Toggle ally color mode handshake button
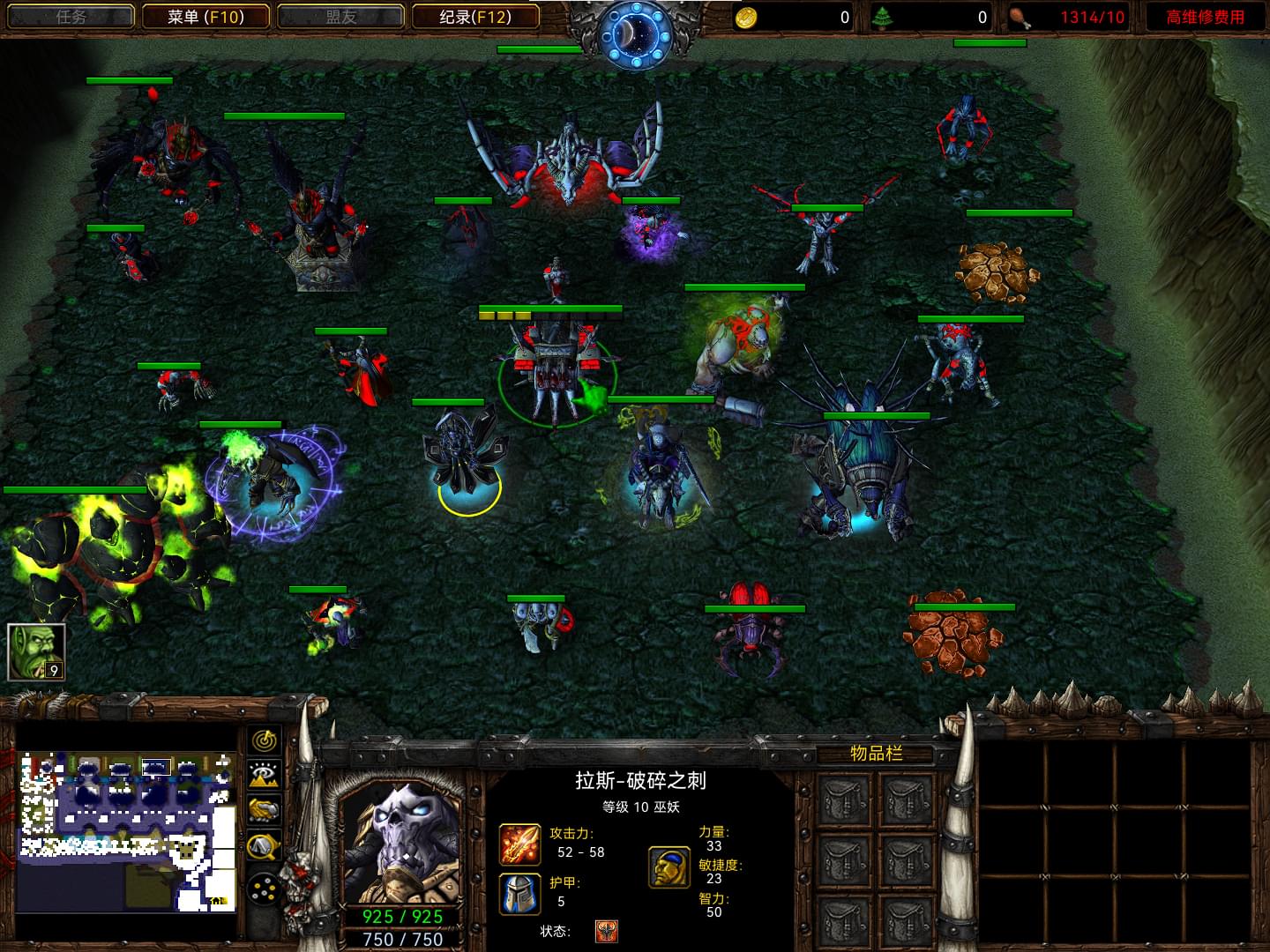This screenshot has width=1270, height=952. pos(264,810)
